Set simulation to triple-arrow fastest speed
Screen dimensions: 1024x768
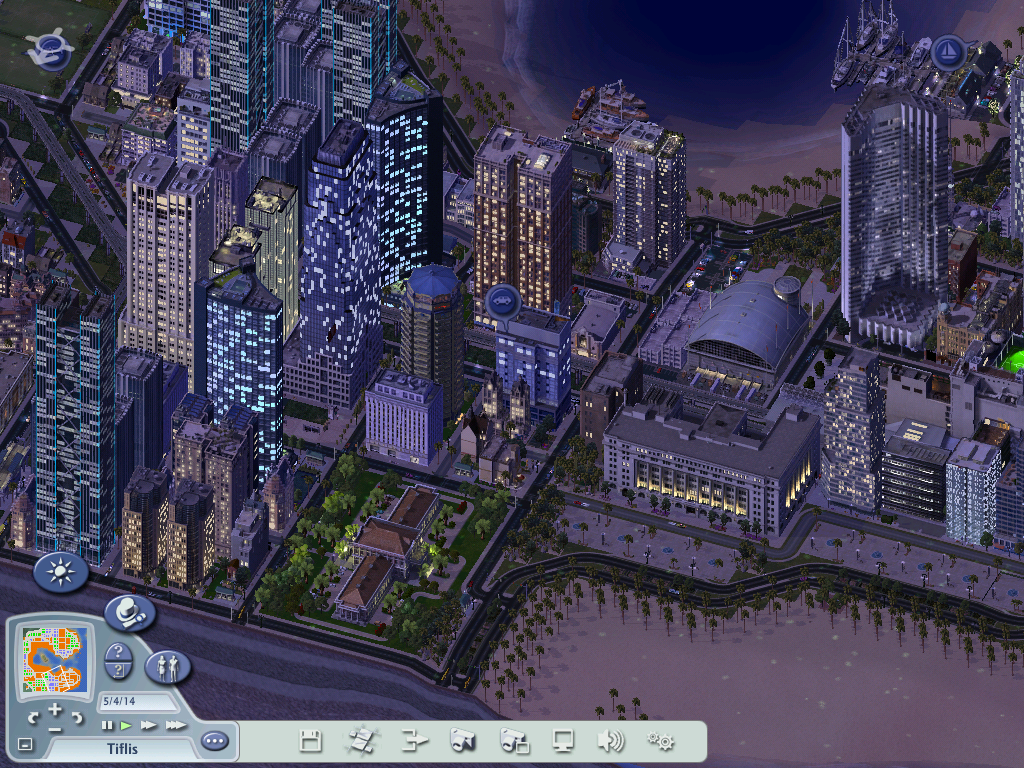click(175, 725)
